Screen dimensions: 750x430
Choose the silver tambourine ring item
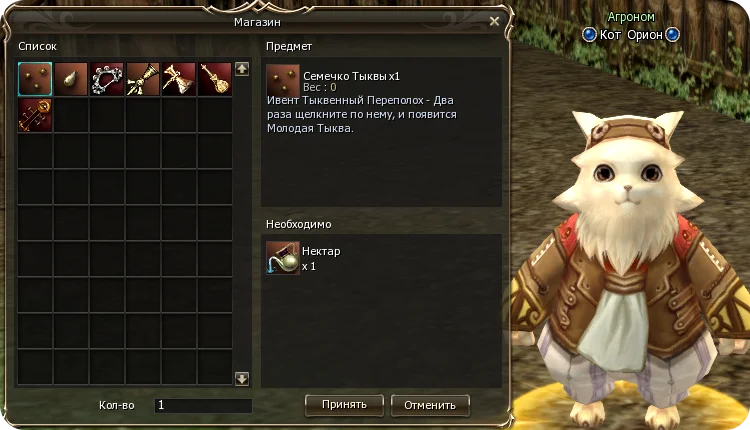click(x=107, y=79)
